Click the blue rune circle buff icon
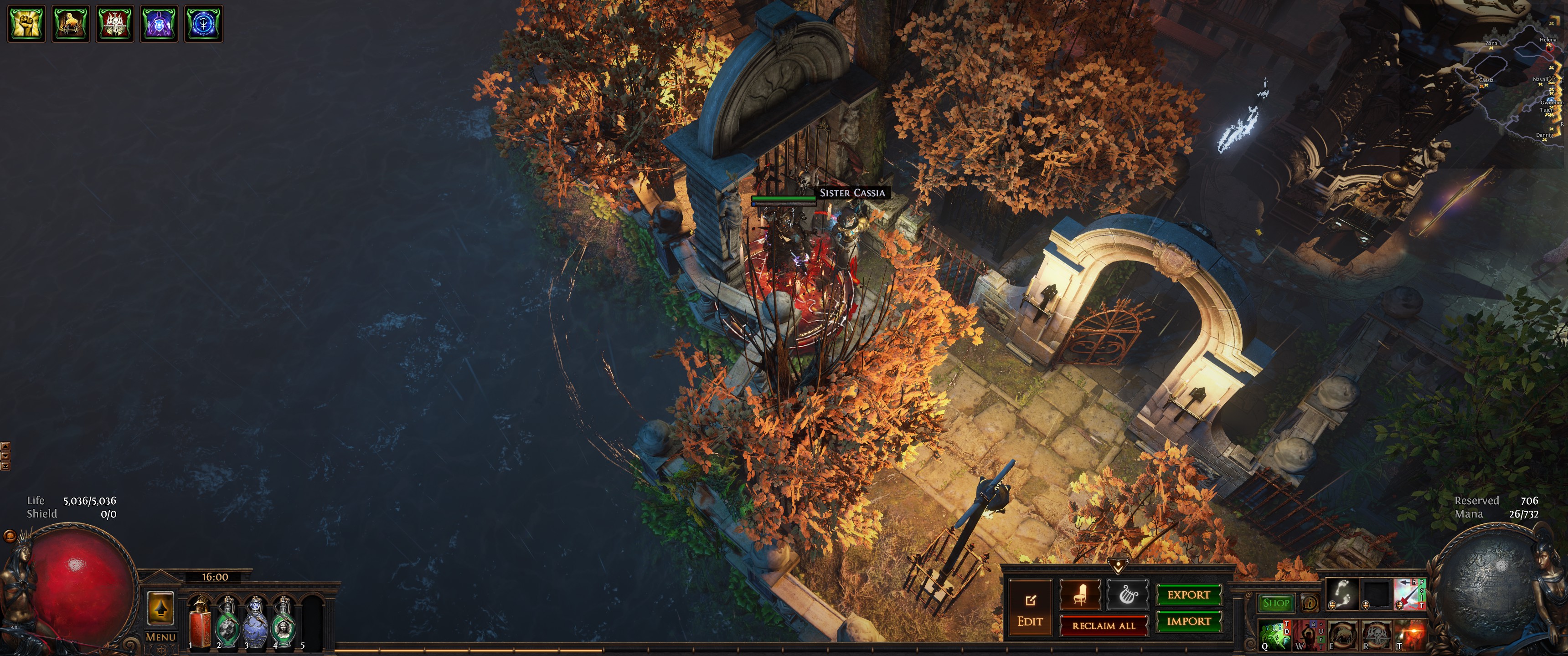 click(204, 24)
